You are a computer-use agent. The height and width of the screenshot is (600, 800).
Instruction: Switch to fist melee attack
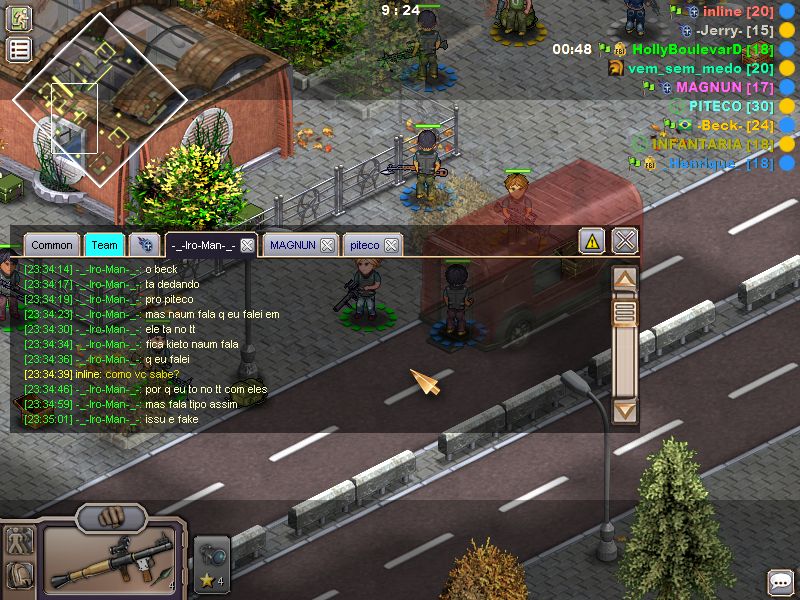[x=111, y=518]
